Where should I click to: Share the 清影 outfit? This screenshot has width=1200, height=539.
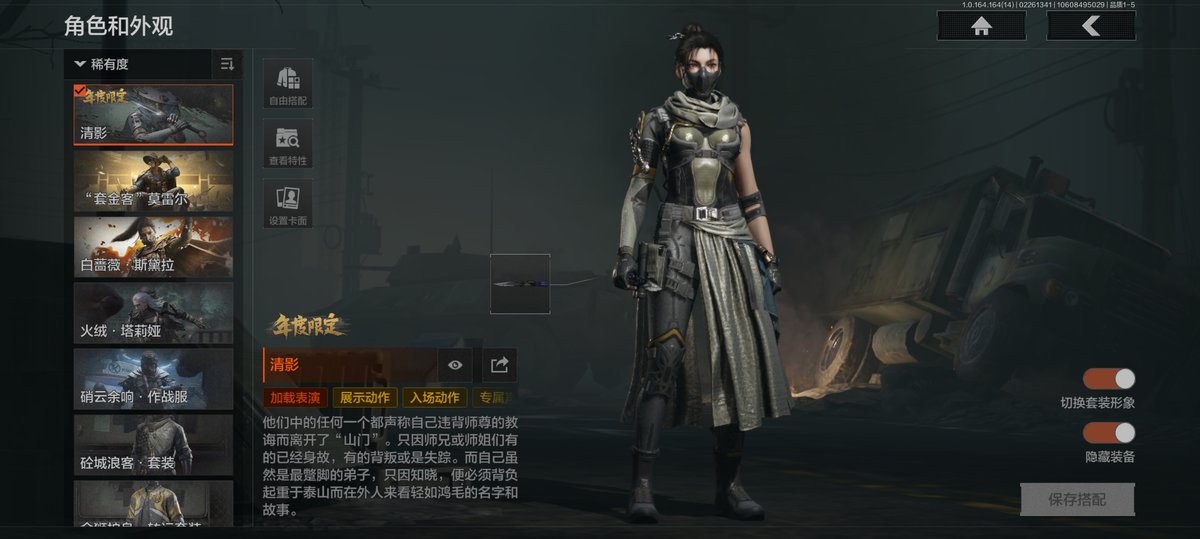pyautogui.click(x=500, y=366)
